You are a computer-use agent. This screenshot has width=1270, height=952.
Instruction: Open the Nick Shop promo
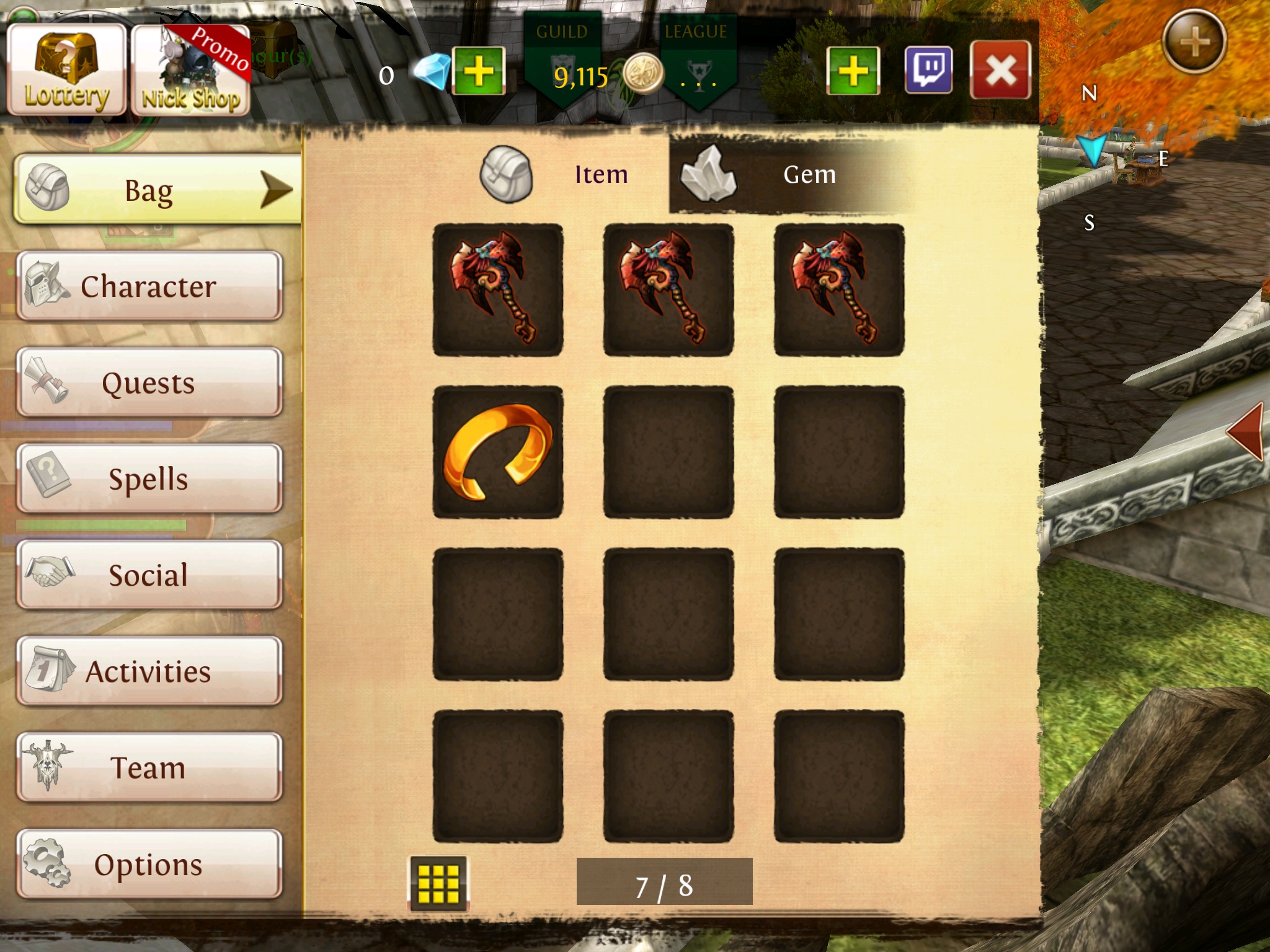pos(190,71)
